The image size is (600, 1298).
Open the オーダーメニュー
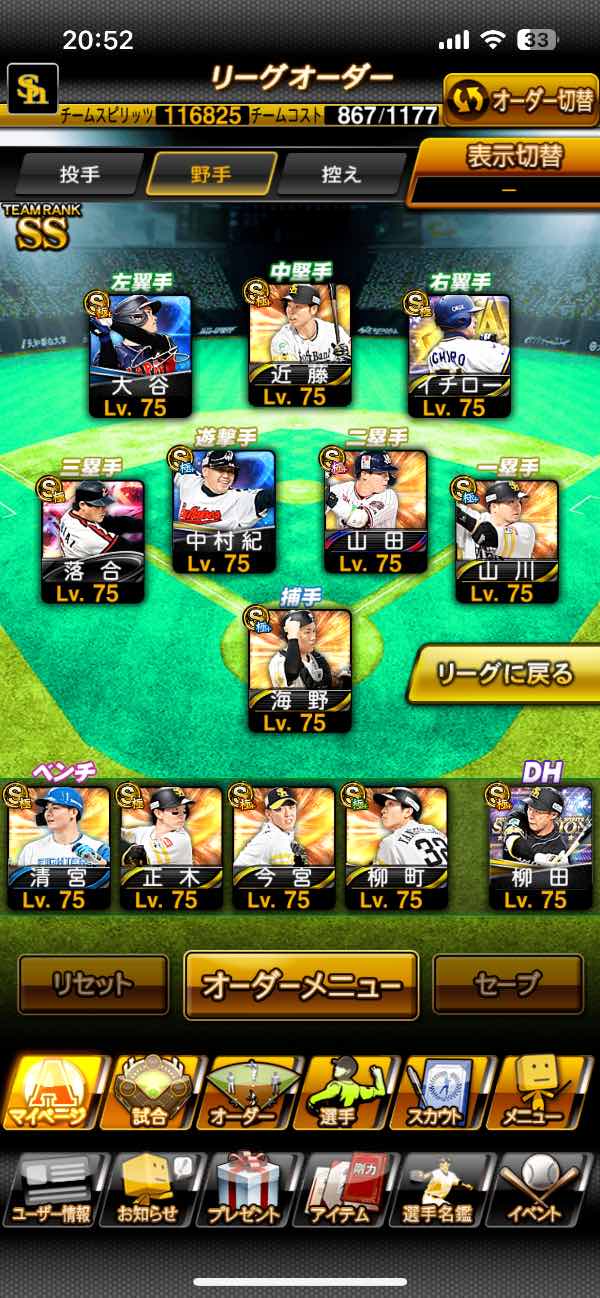[301, 985]
